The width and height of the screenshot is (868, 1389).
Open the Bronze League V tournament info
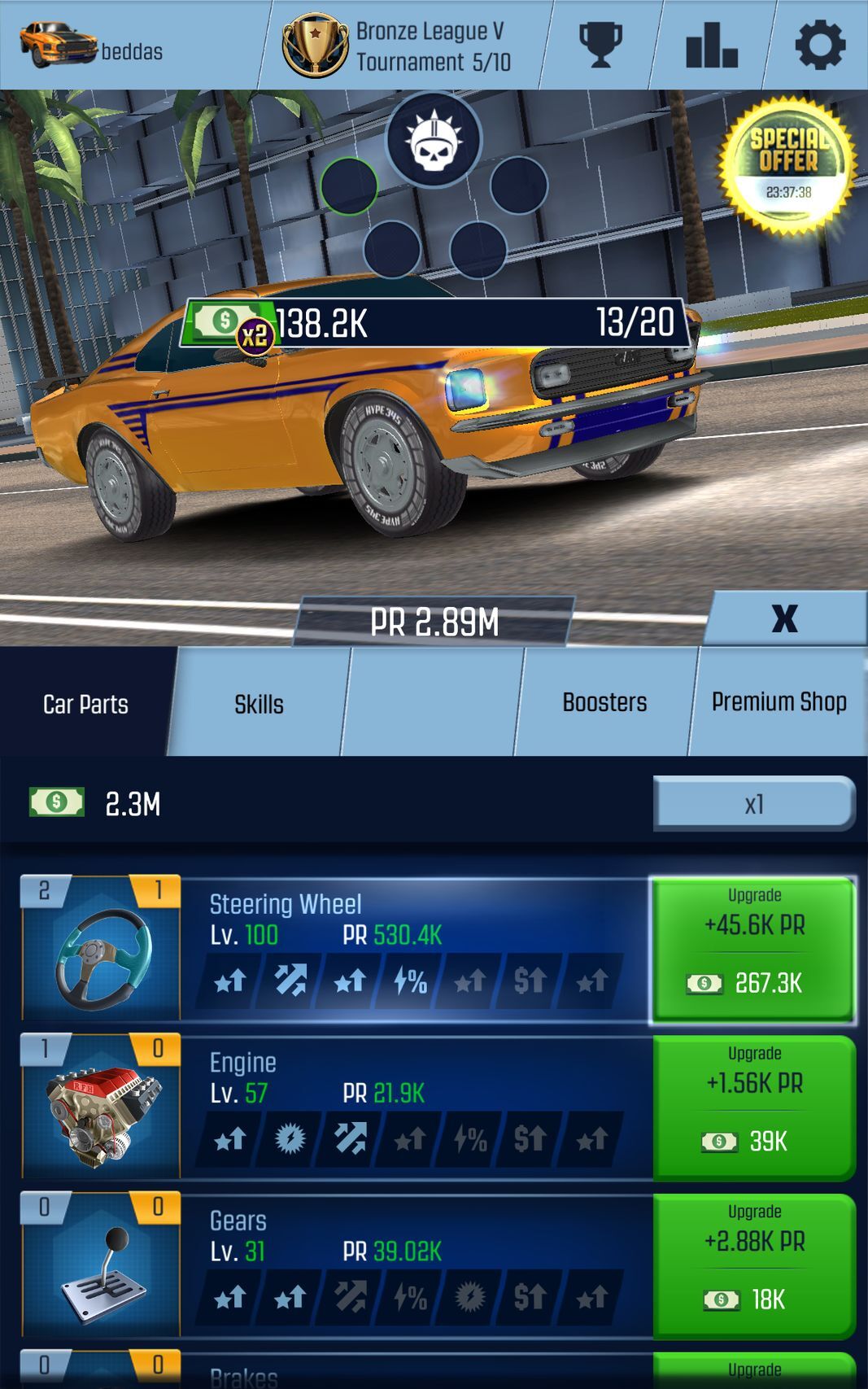point(399,46)
